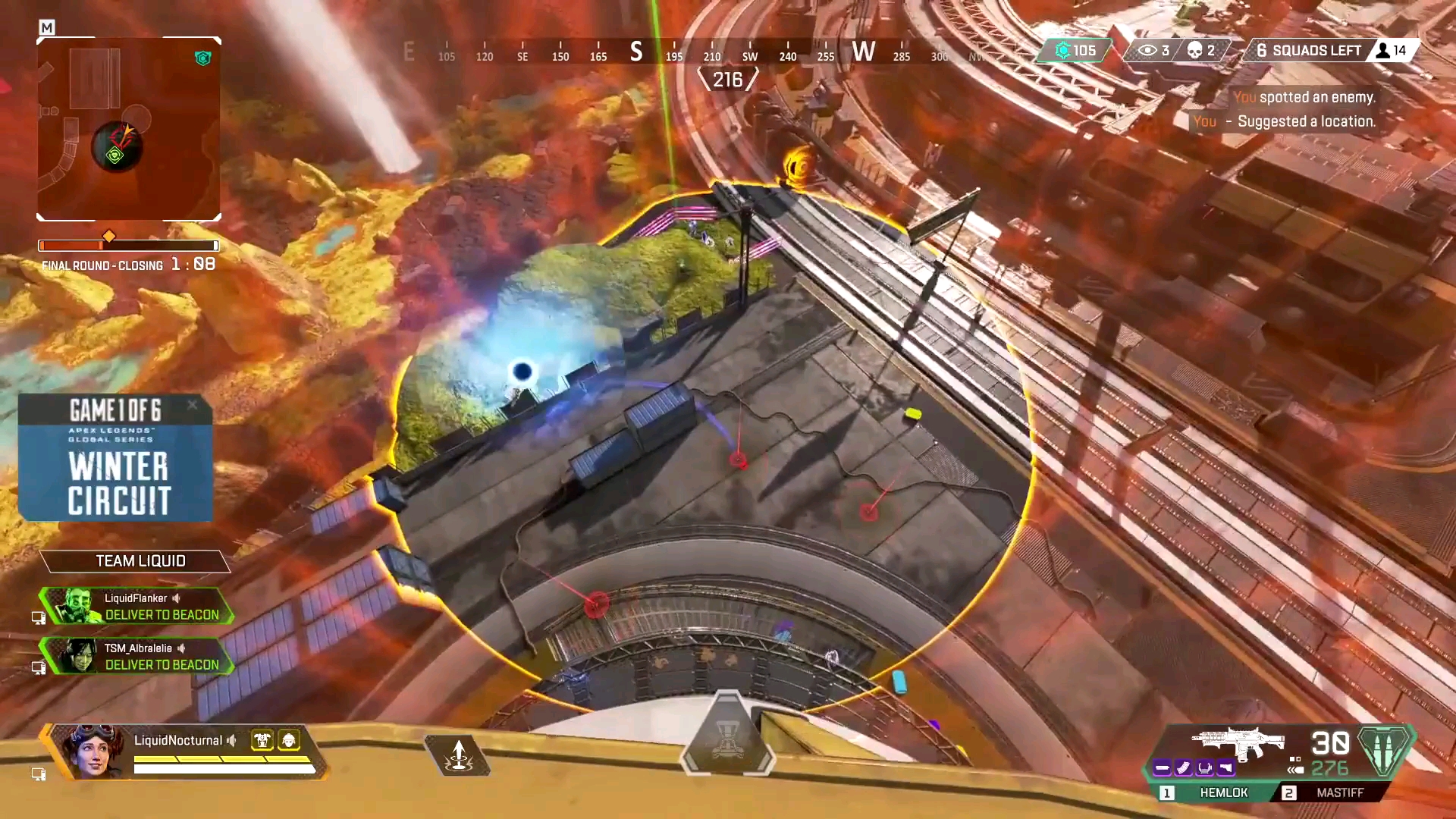Image resolution: width=1456 pixels, height=819 pixels.
Task: Select the Hemlok weapon slot
Action: pyautogui.click(x=1212, y=792)
